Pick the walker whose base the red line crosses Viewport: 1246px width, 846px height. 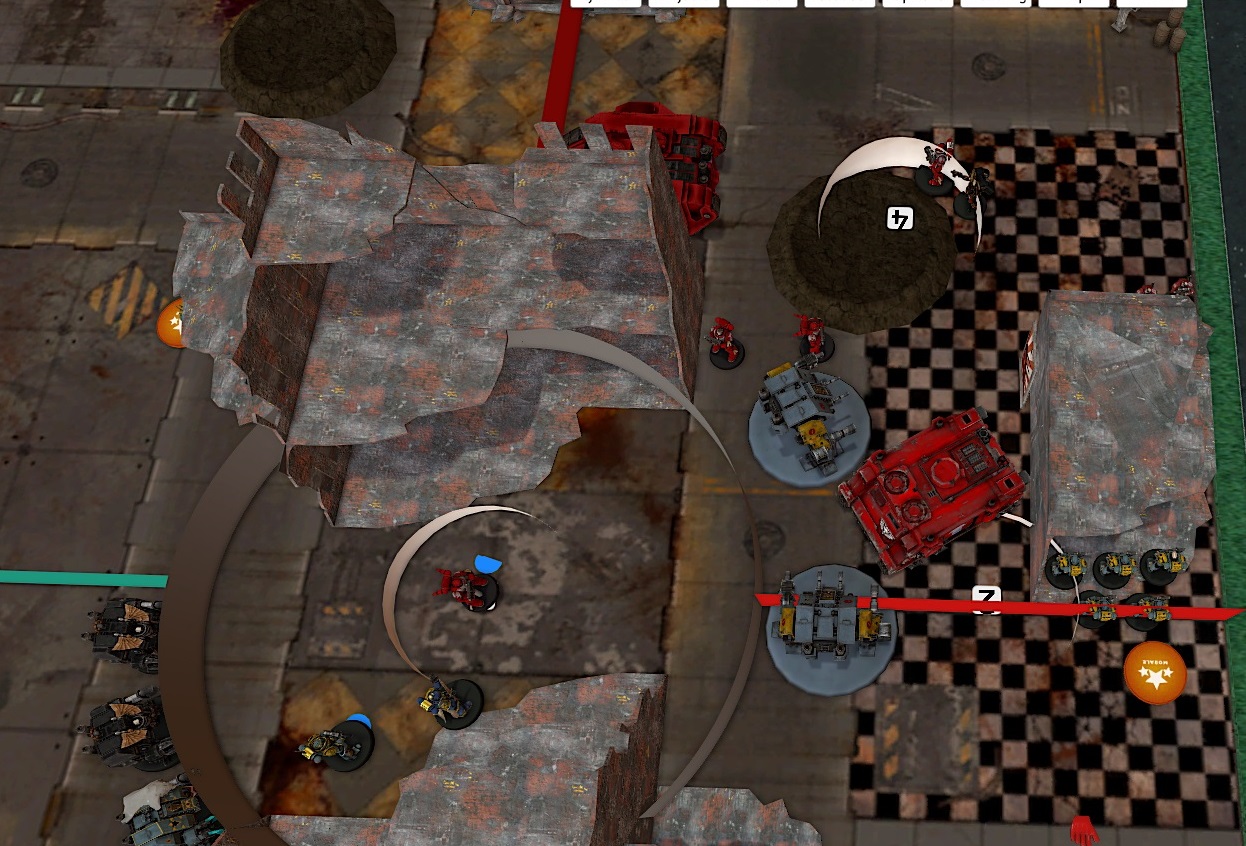pos(831,628)
